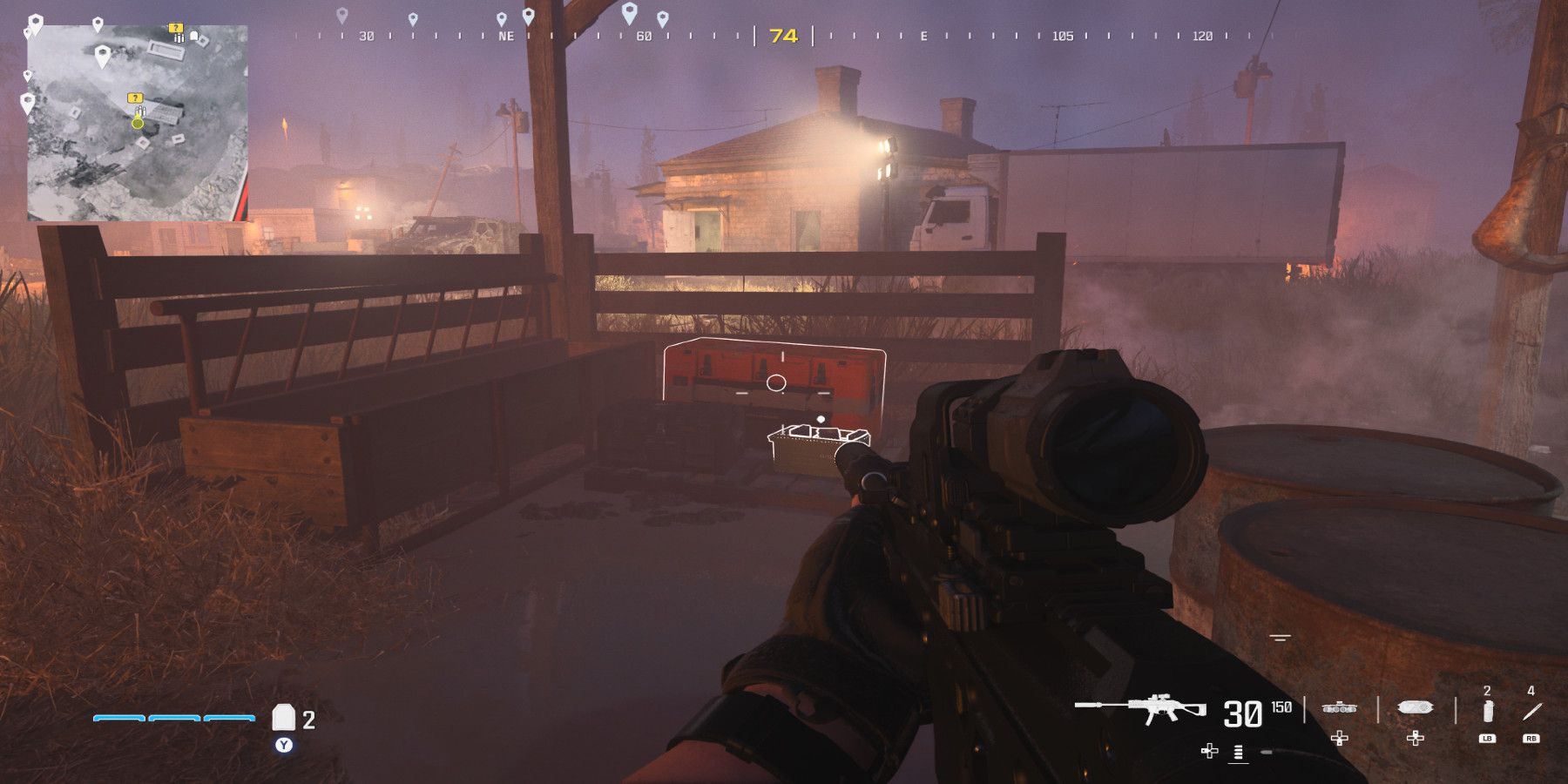The width and height of the screenshot is (1568, 784).
Task: Click a white waypoint pin above the compass
Action: (627, 14)
